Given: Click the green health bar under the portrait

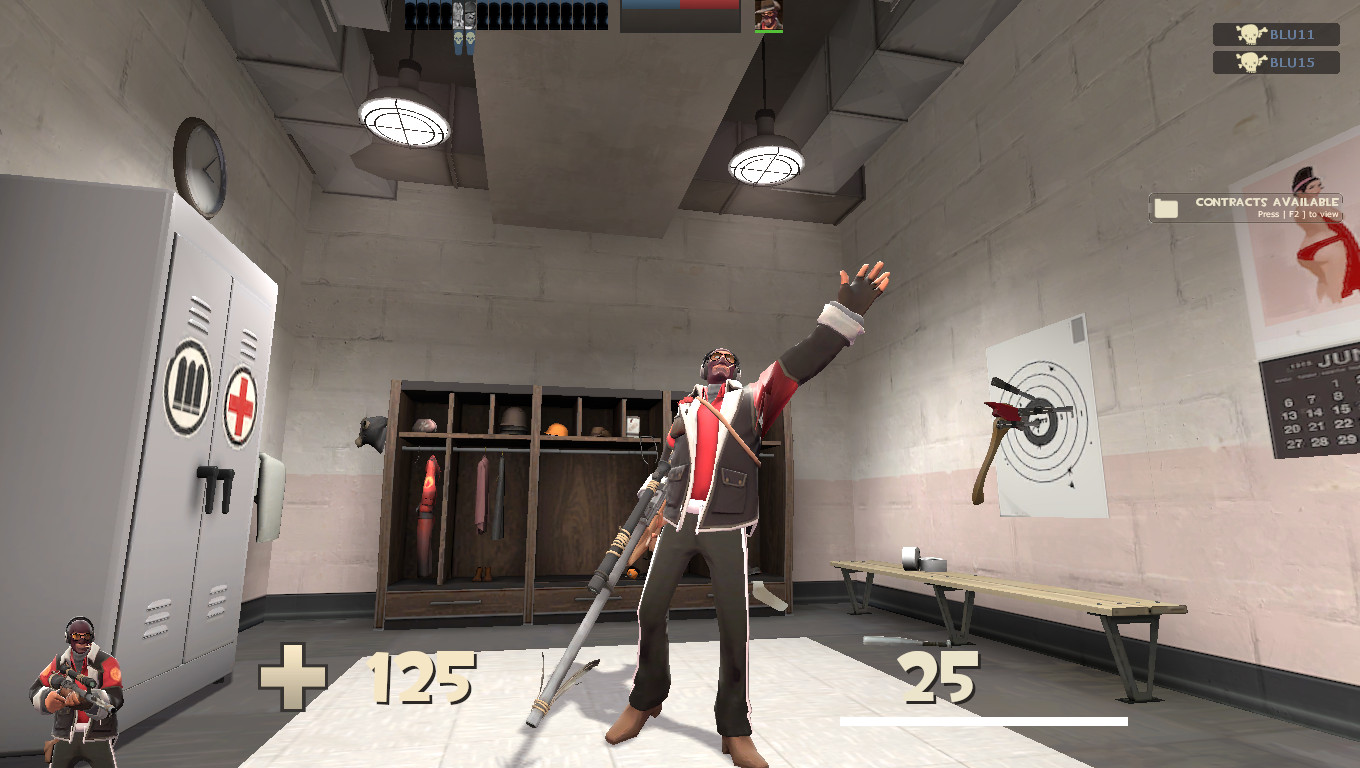Looking at the screenshot, I should click(x=769, y=32).
